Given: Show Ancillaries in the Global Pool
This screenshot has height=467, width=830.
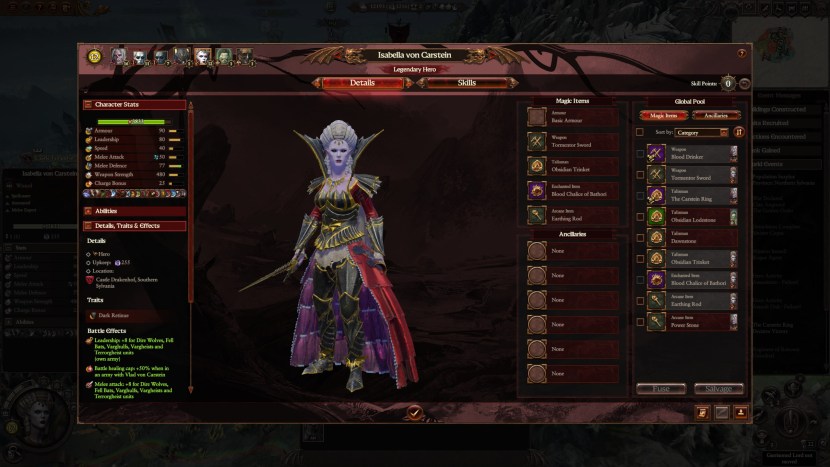Looking at the screenshot, I should point(709,115).
